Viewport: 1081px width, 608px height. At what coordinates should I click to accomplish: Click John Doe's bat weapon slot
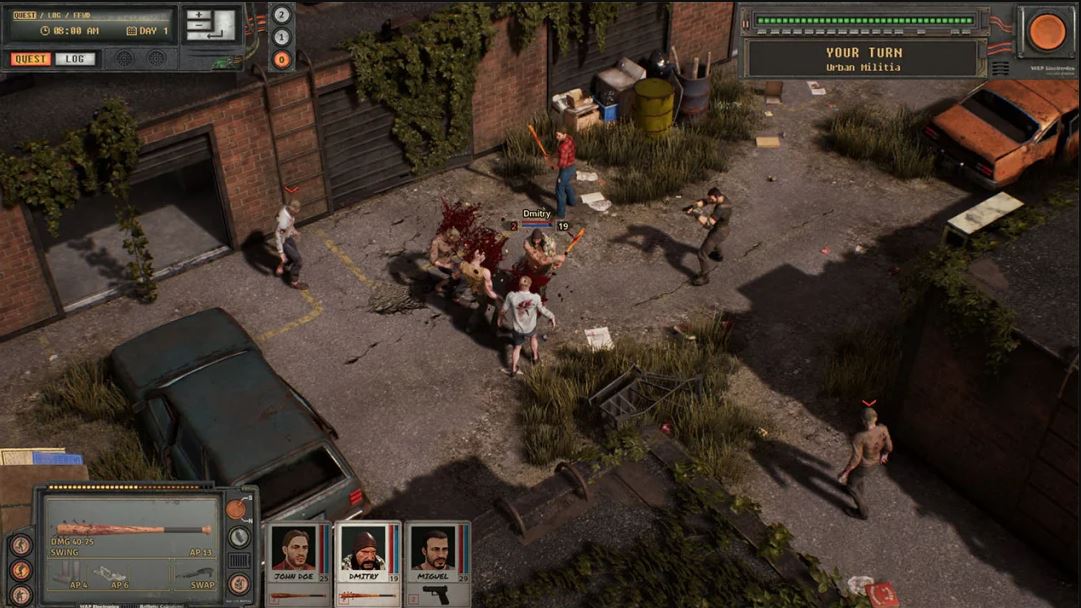297,596
